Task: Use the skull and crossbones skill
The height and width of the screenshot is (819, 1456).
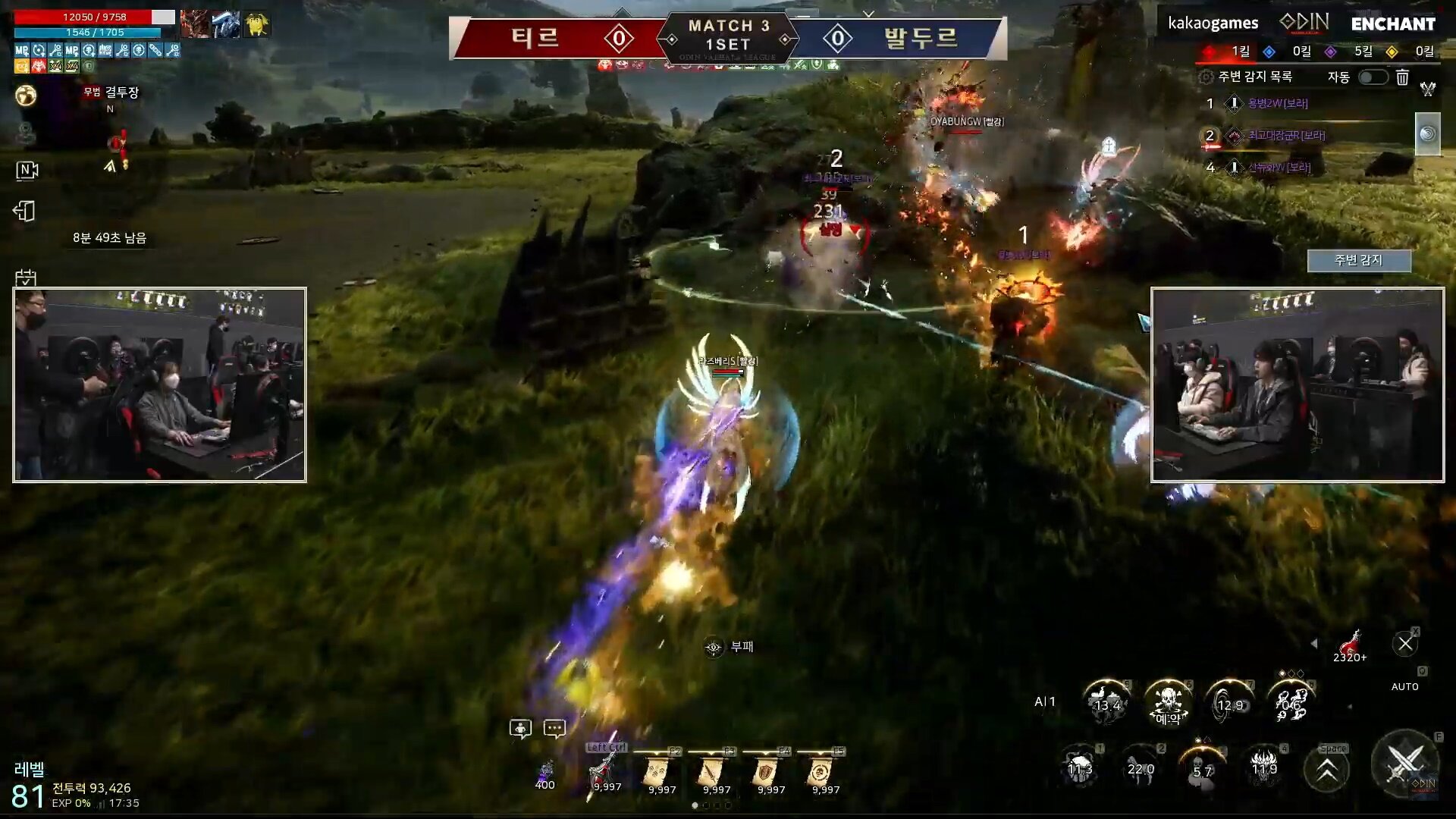Action: (x=1167, y=702)
